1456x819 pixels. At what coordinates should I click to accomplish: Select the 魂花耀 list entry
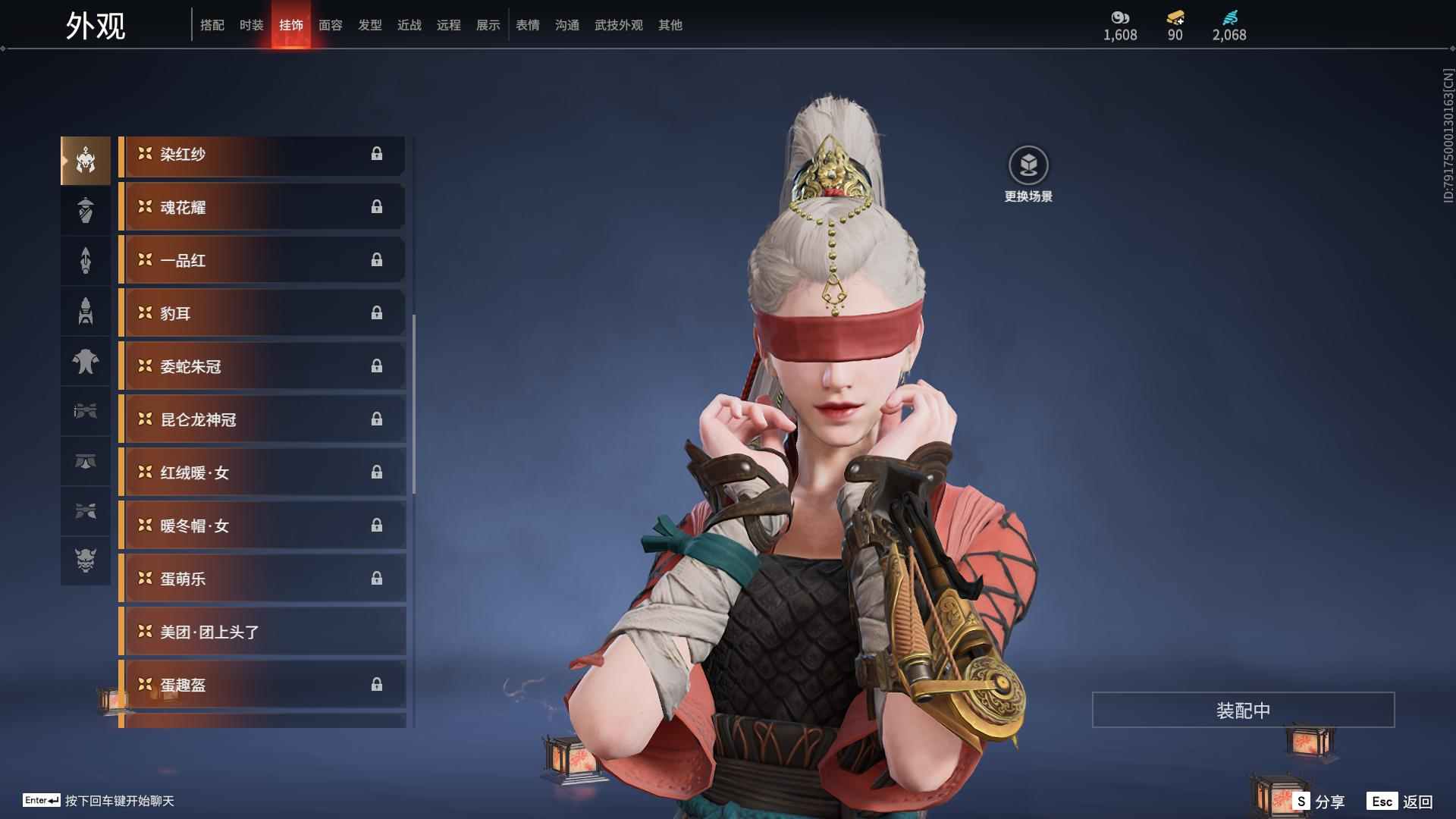click(x=262, y=207)
